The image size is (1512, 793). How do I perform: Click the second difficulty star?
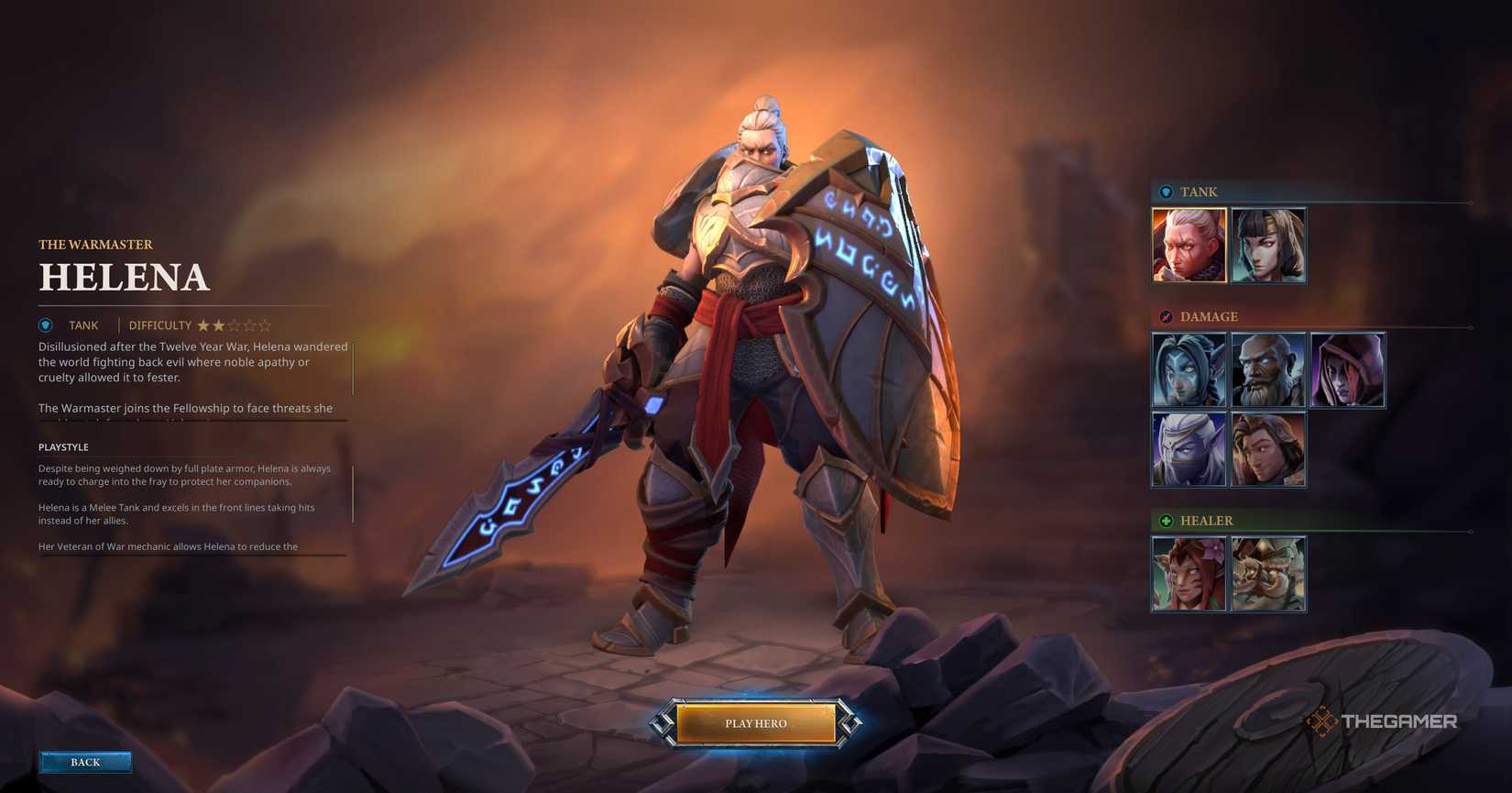[216, 325]
